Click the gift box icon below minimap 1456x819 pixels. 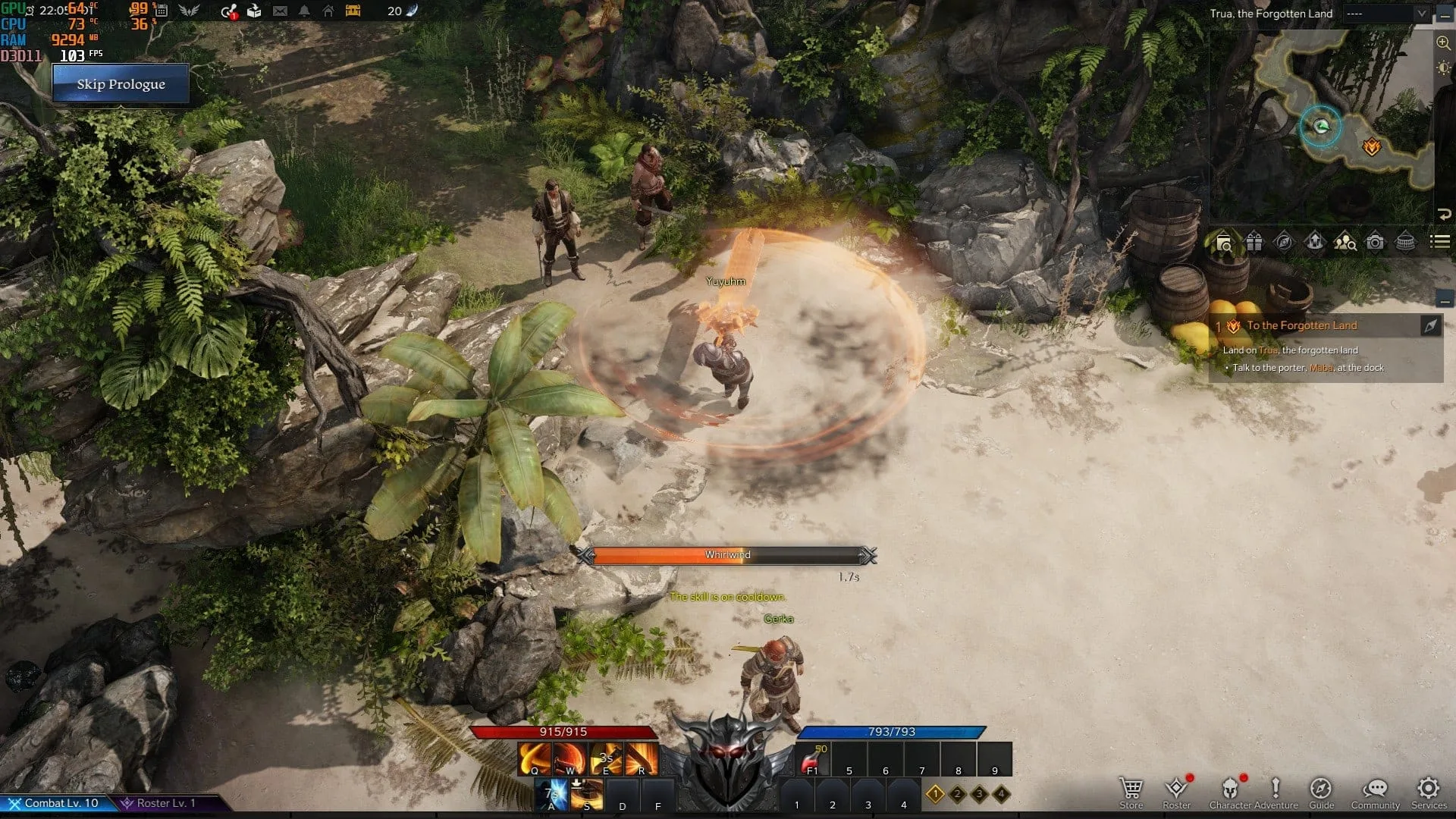[1254, 243]
